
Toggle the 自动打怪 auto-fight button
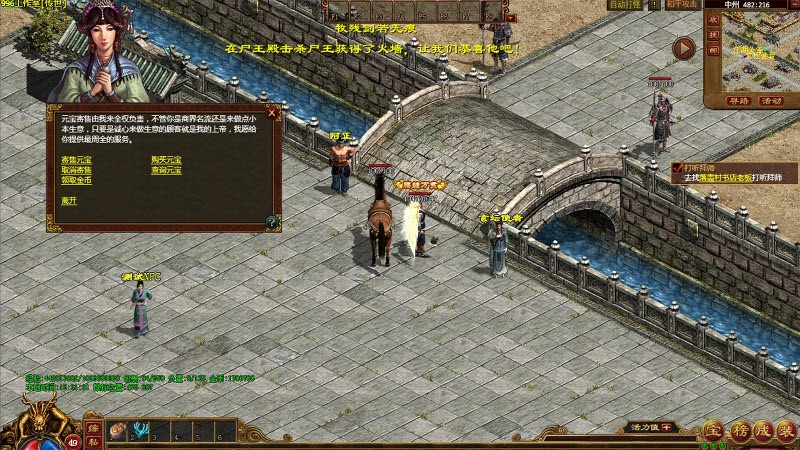tap(626, 5)
